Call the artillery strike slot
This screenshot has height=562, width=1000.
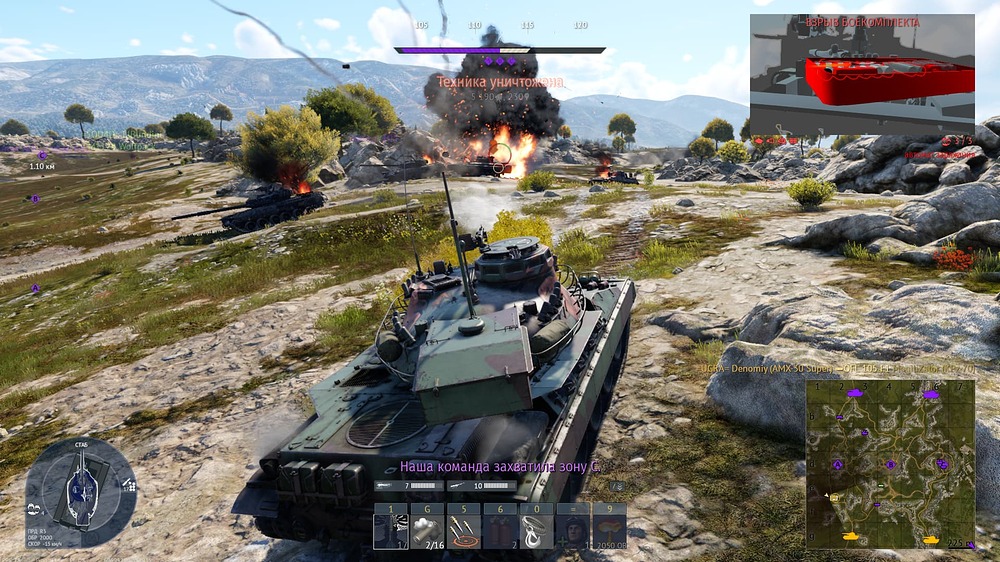[463, 526]
